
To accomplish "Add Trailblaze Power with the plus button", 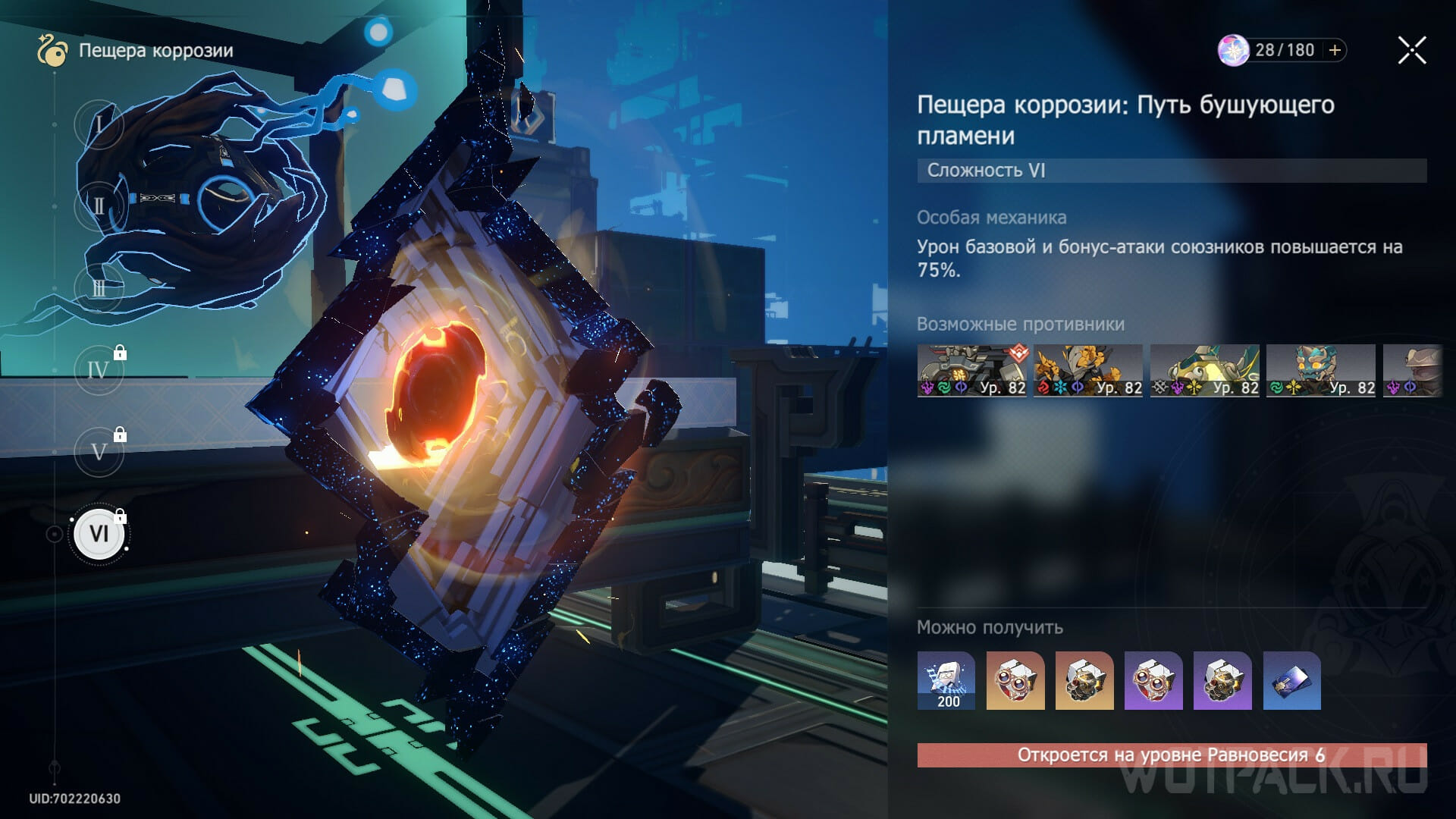I will coord(1335,50).
